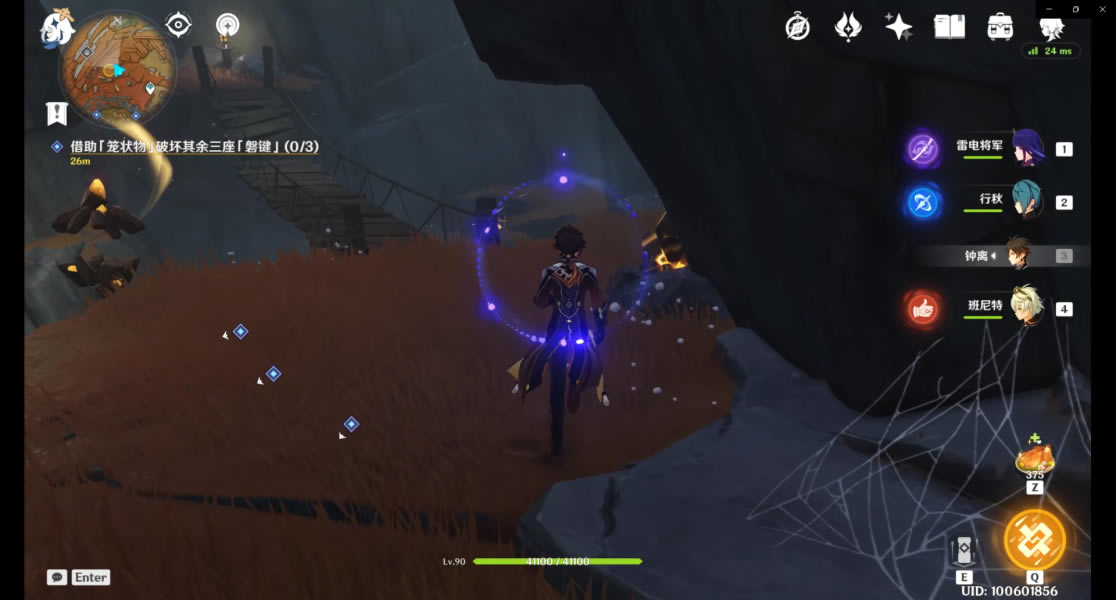Open the Paimon main menu

click(58, 27)
